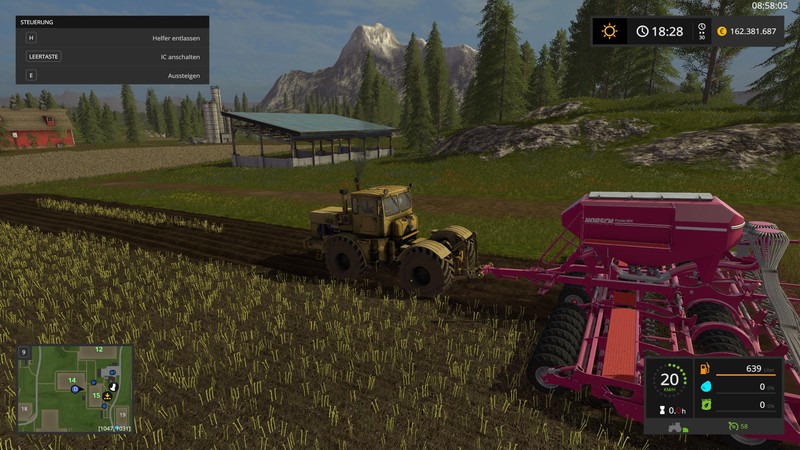Click the sun weather icon
Screen dimensions: 800x450
pos(609,31)
